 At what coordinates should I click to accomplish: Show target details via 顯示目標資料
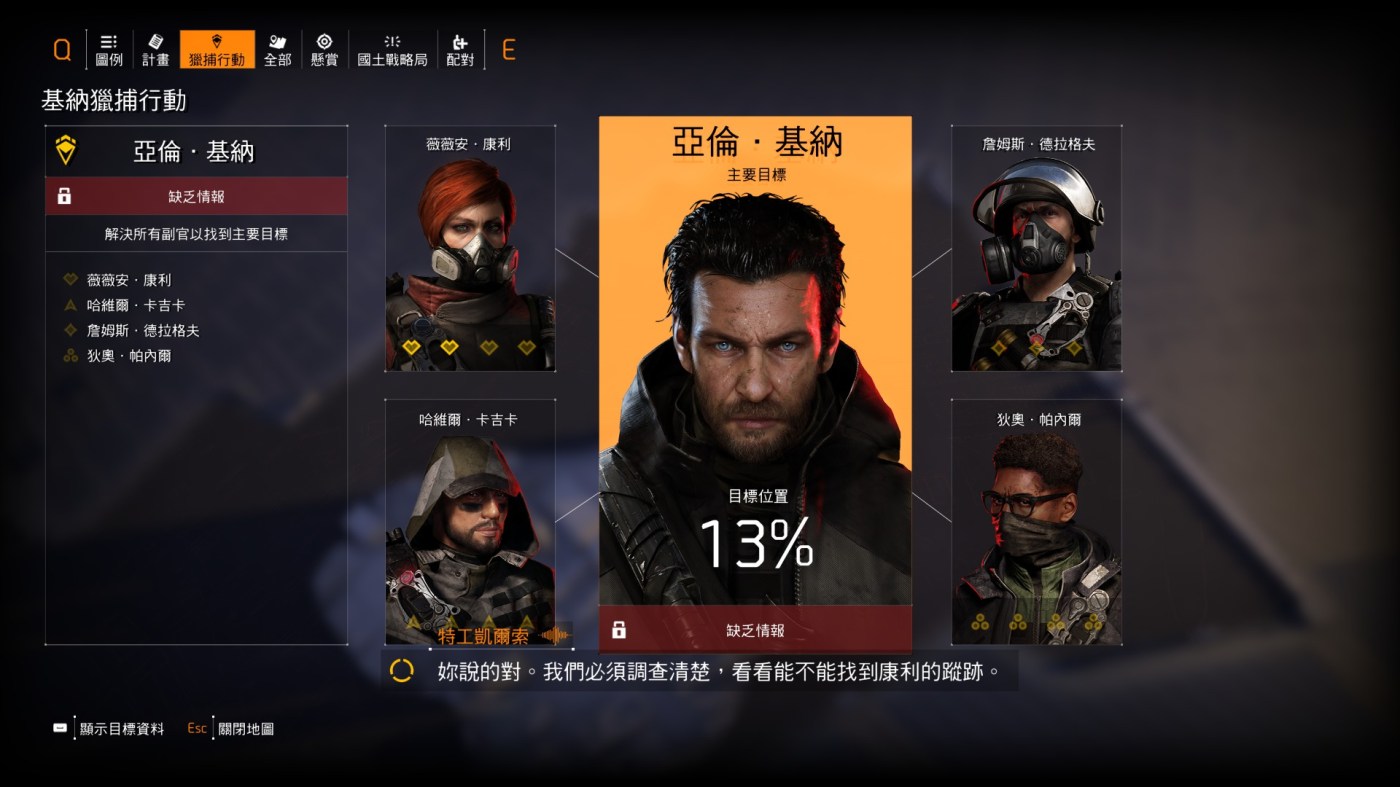(x=121, y=729)
